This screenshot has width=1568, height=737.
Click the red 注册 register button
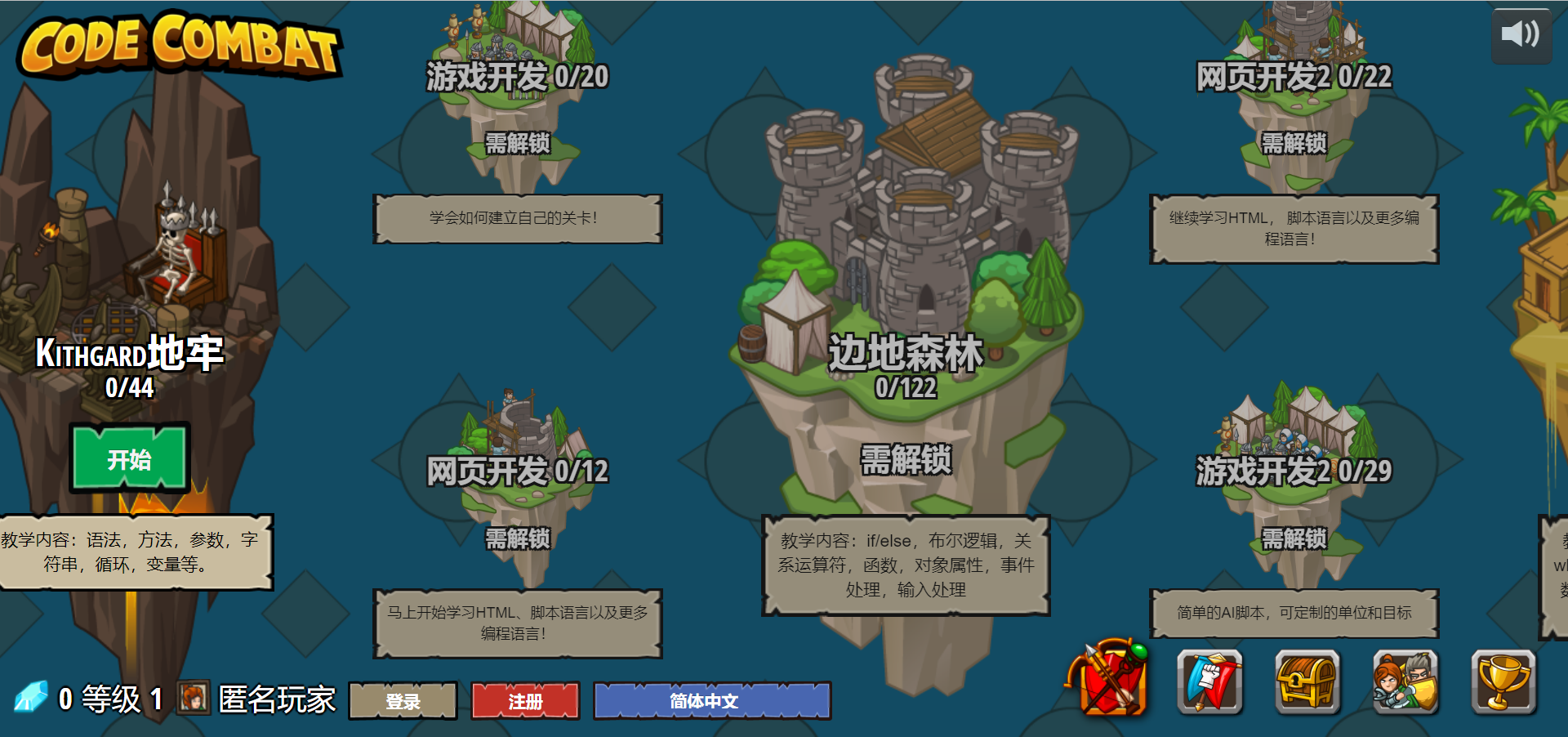[x=524, y=700]
